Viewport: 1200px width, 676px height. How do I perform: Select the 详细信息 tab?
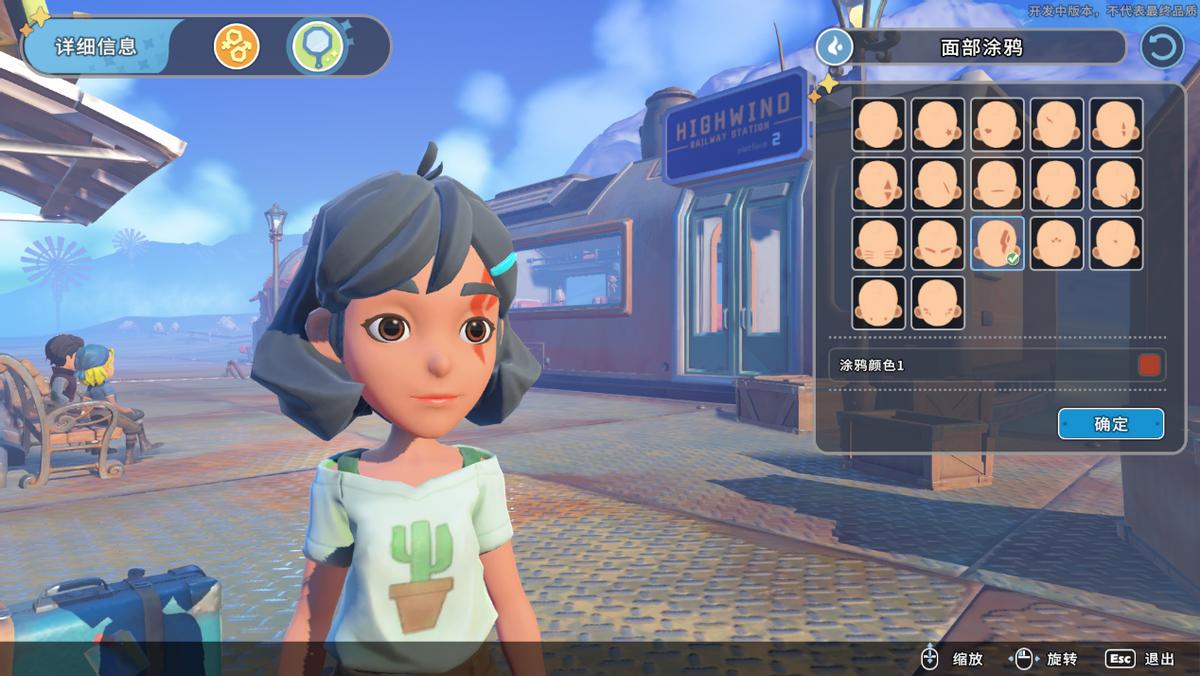96,47
